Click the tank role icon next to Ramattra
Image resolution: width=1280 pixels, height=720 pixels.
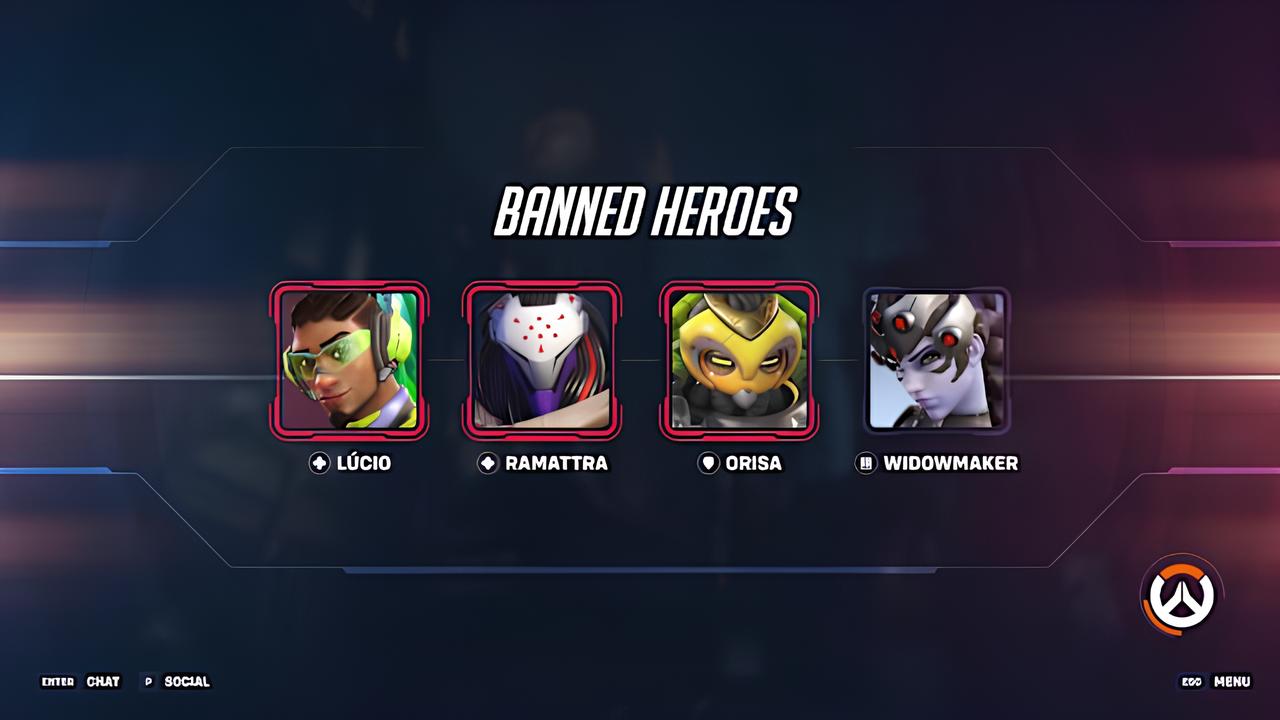(x=486, y=463)
